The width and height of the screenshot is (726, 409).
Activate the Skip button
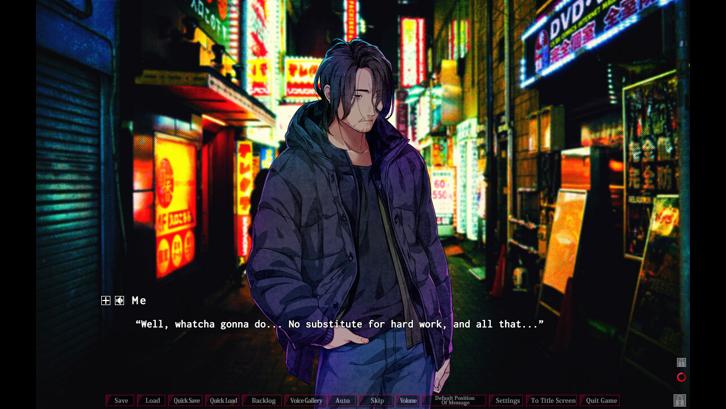(376, 401)
